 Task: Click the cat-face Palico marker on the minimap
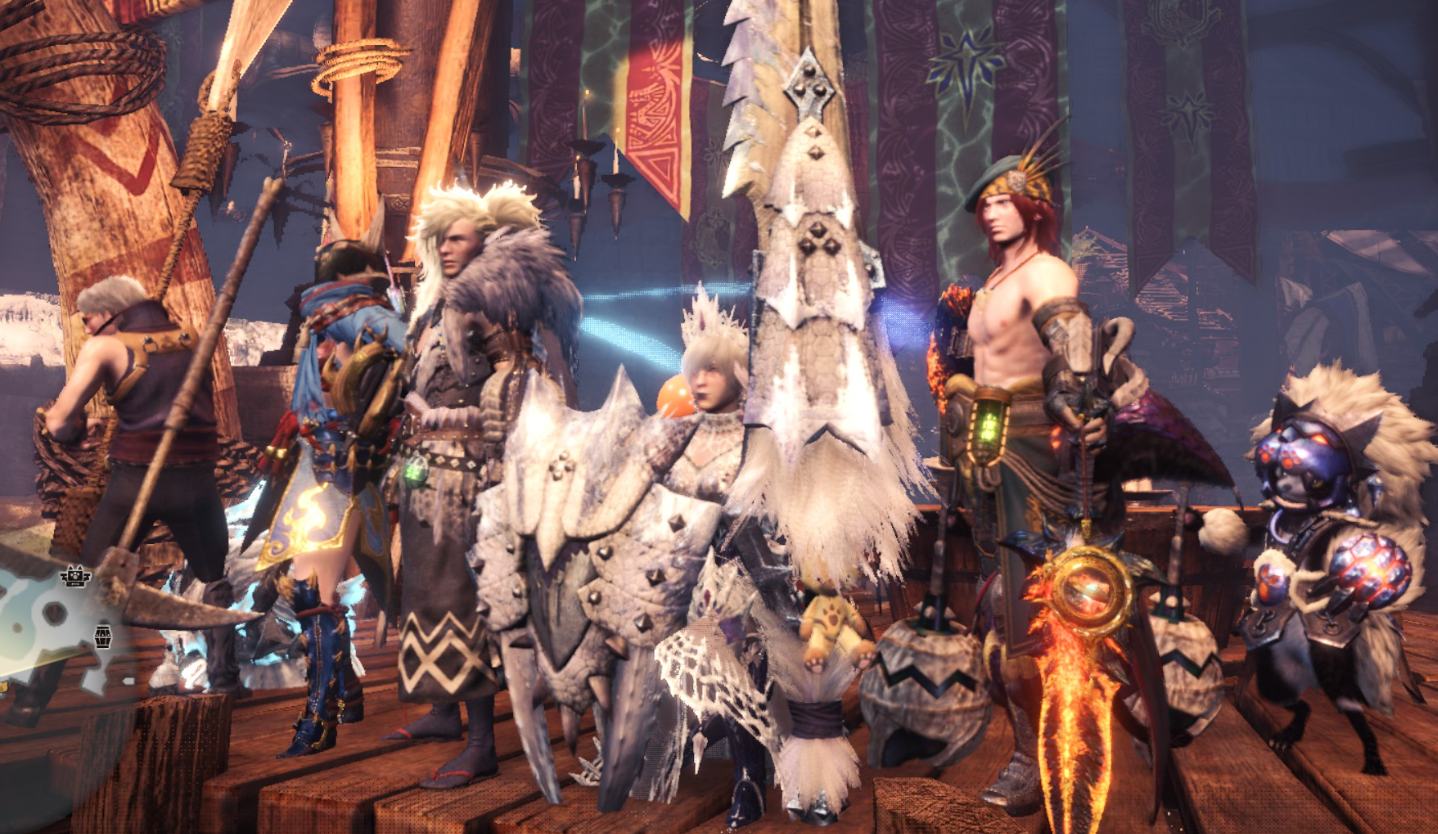point(74,576)
